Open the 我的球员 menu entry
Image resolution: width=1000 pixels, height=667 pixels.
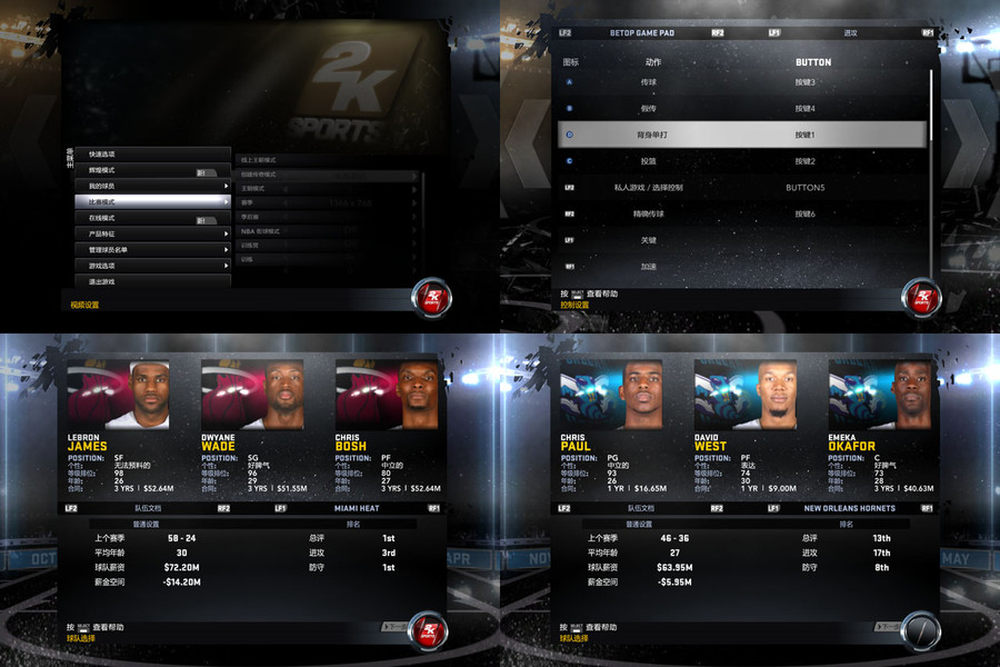[152, 186]
